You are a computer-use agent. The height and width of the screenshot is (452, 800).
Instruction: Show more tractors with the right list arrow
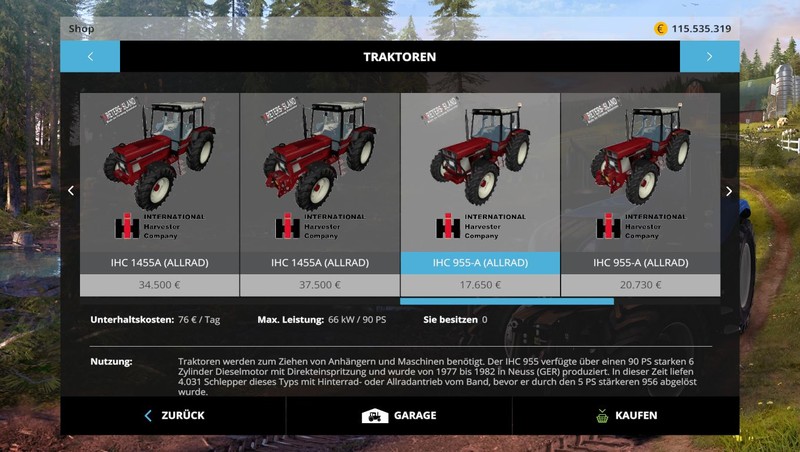(x=729, y=191)
